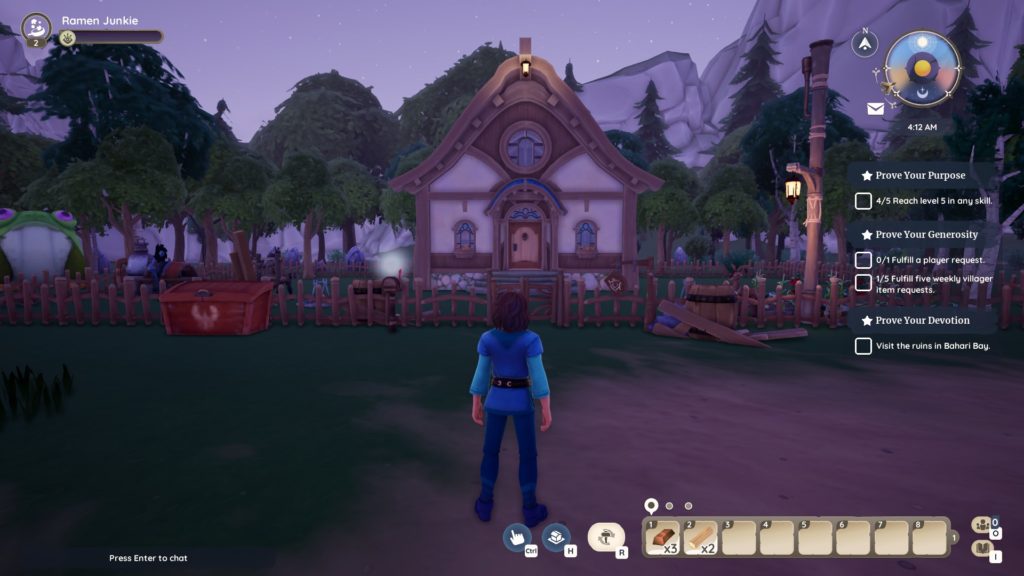The width and height of the screenshot is (1024, 576).
Task: Open the tool wheel icon
Action: (604, 538)
